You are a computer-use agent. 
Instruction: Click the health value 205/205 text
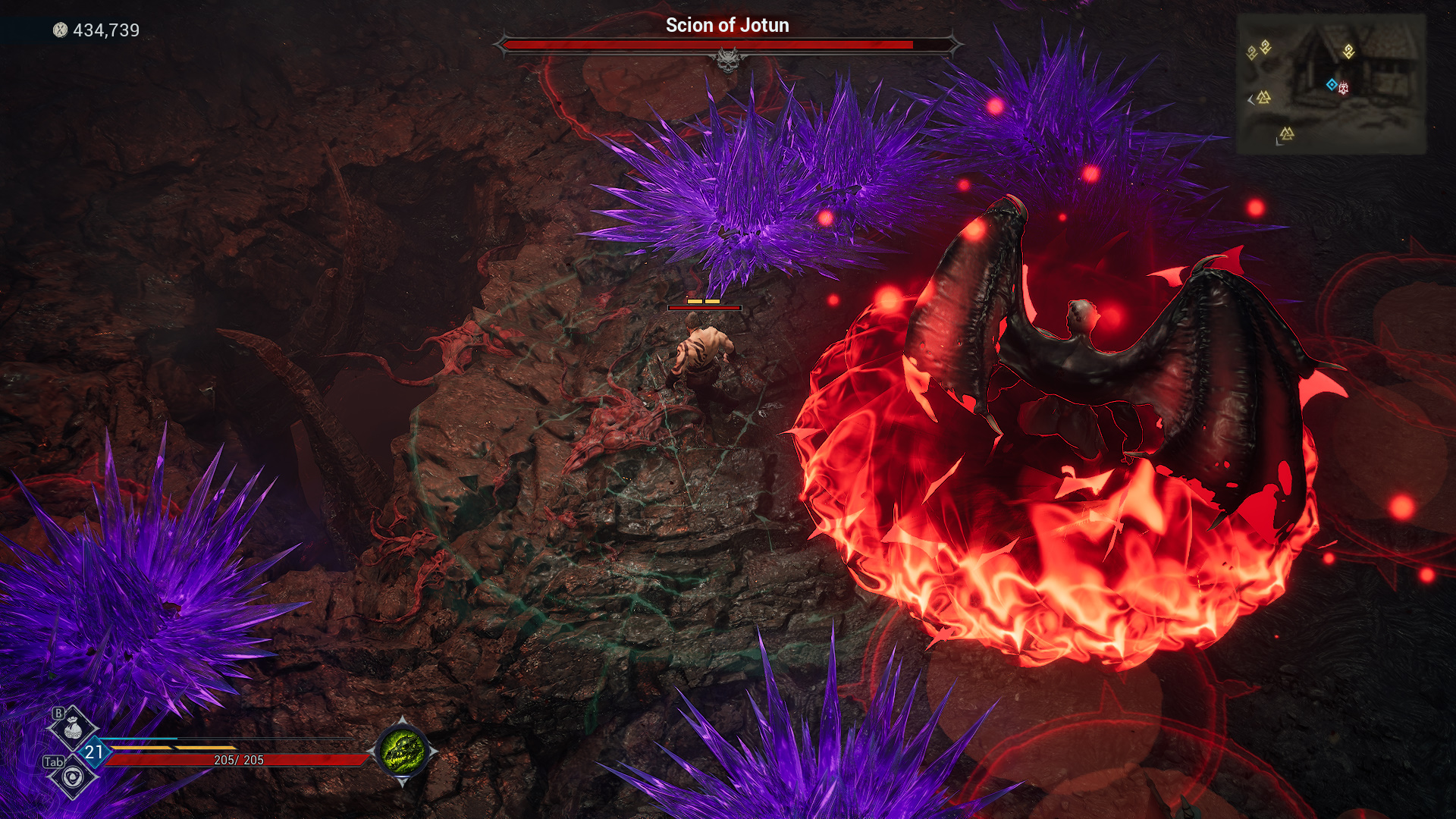pyautogui.click(x=239, y=761)
